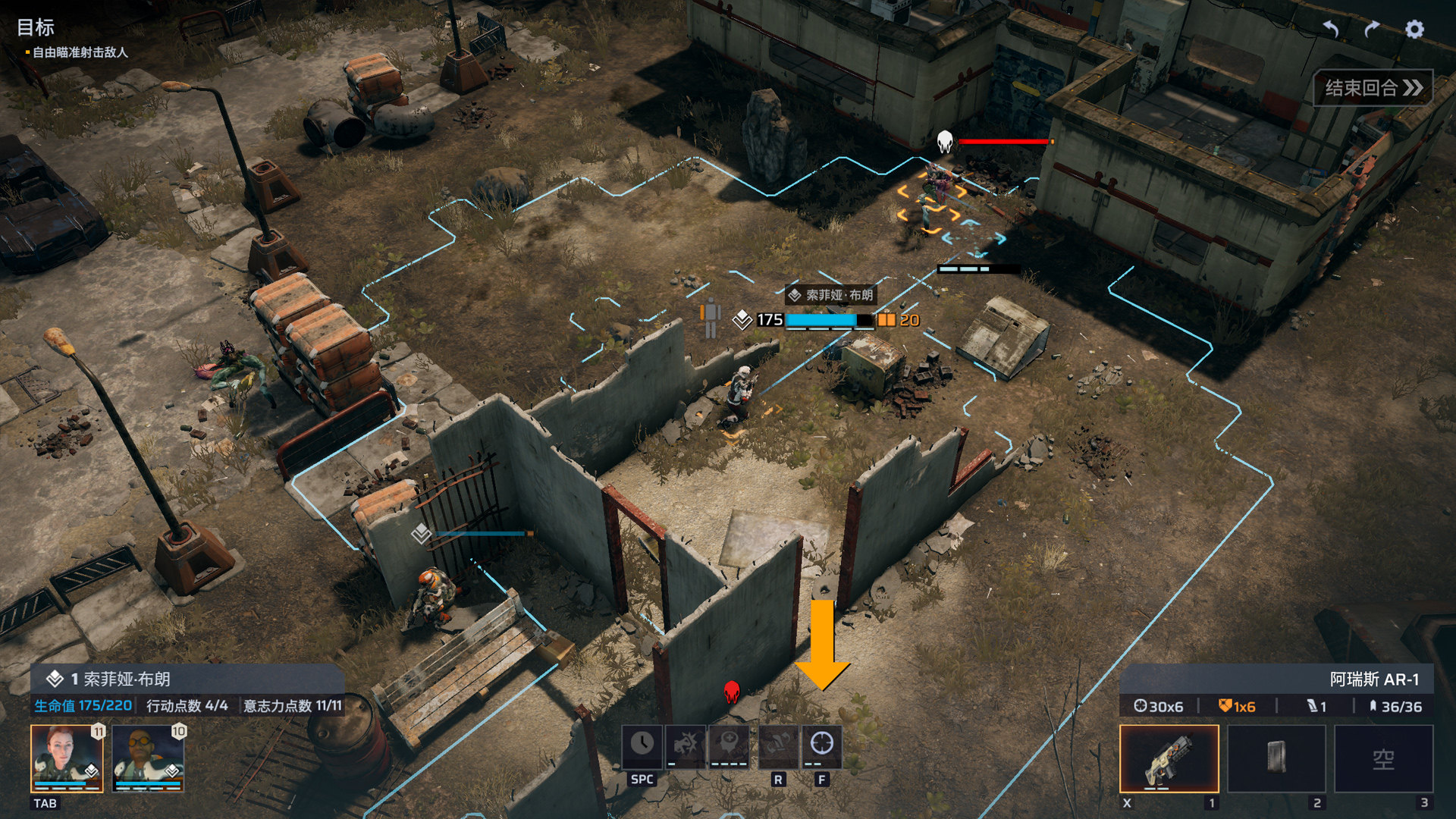Activate the crosshair free aim ability

pyautogui.click(x=822, y=745)
